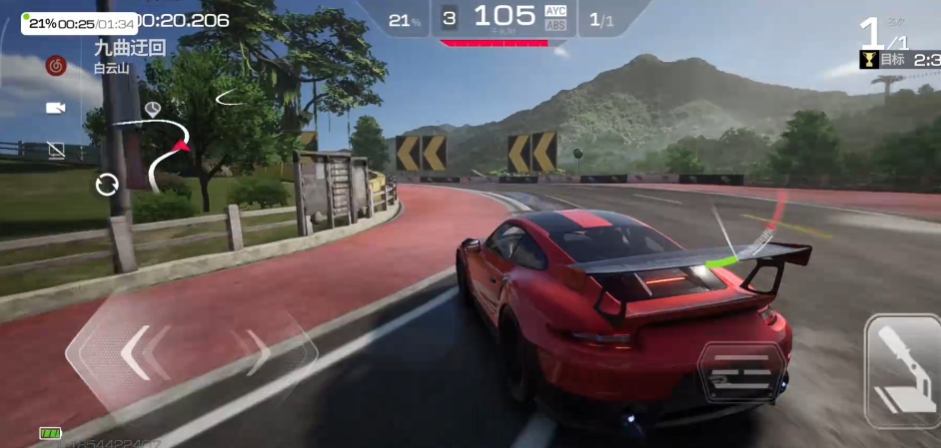Viewport: 941px width, 448px height.
Task: Tap the brake pedal button
Action: click(742, 372)
